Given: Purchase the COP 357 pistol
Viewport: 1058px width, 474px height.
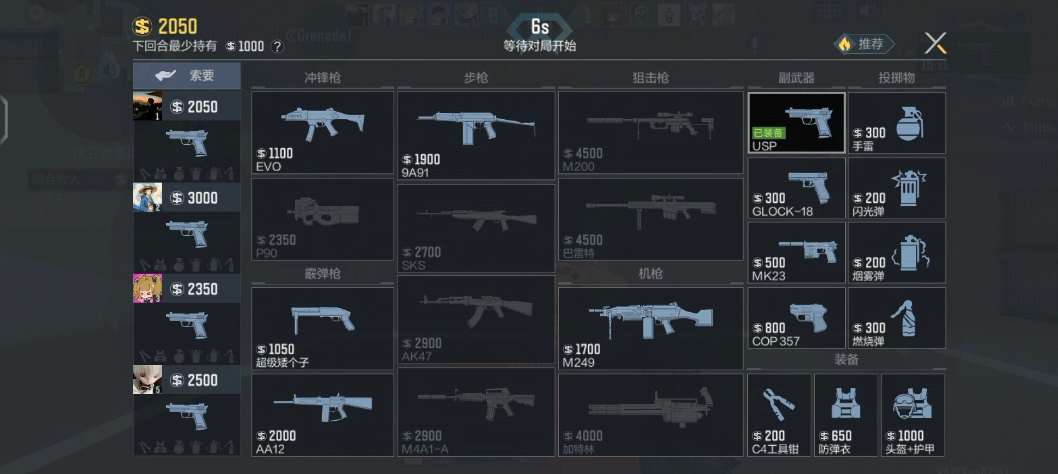Looking at the screenshot, I should 796,318.
